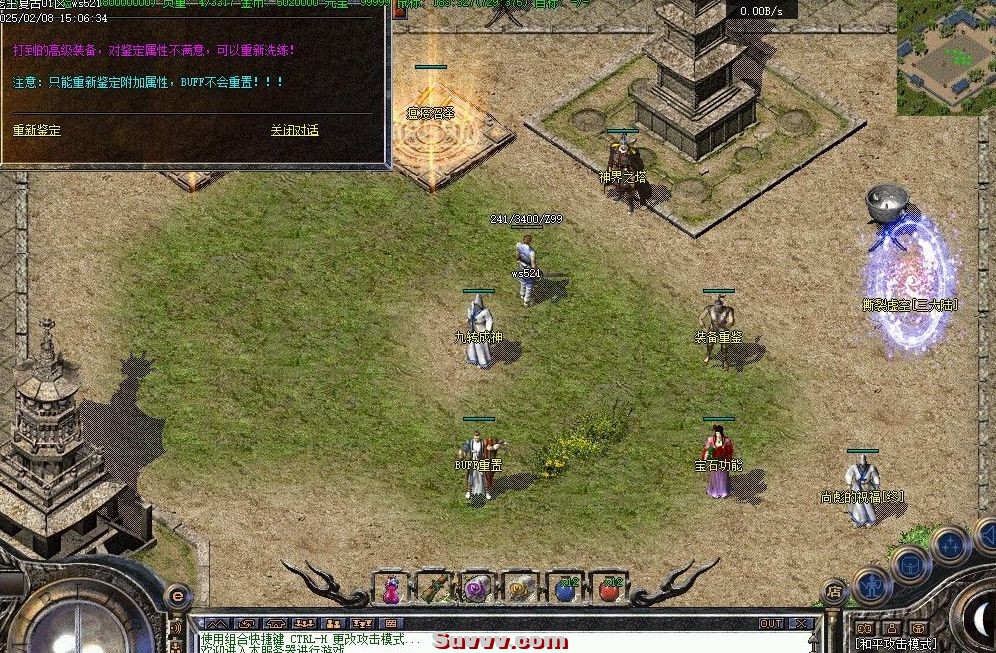Image resolution: width=996 pixels, height=653 pixels.
Task: Close the dialogue with 关闭对话
Action: 294,131
